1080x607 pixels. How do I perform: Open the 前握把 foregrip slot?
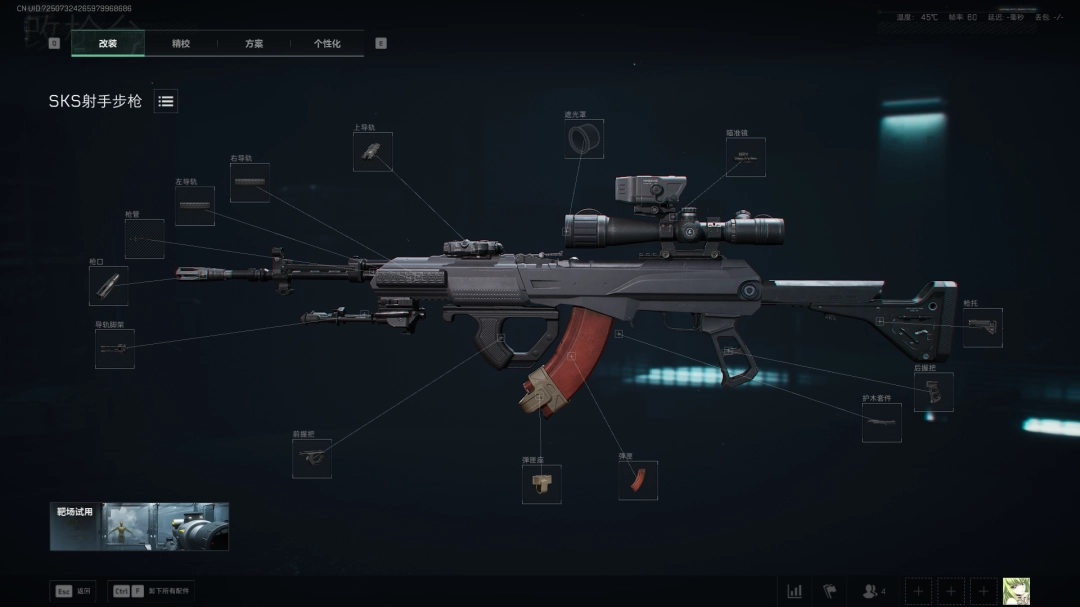click(312, 458)
